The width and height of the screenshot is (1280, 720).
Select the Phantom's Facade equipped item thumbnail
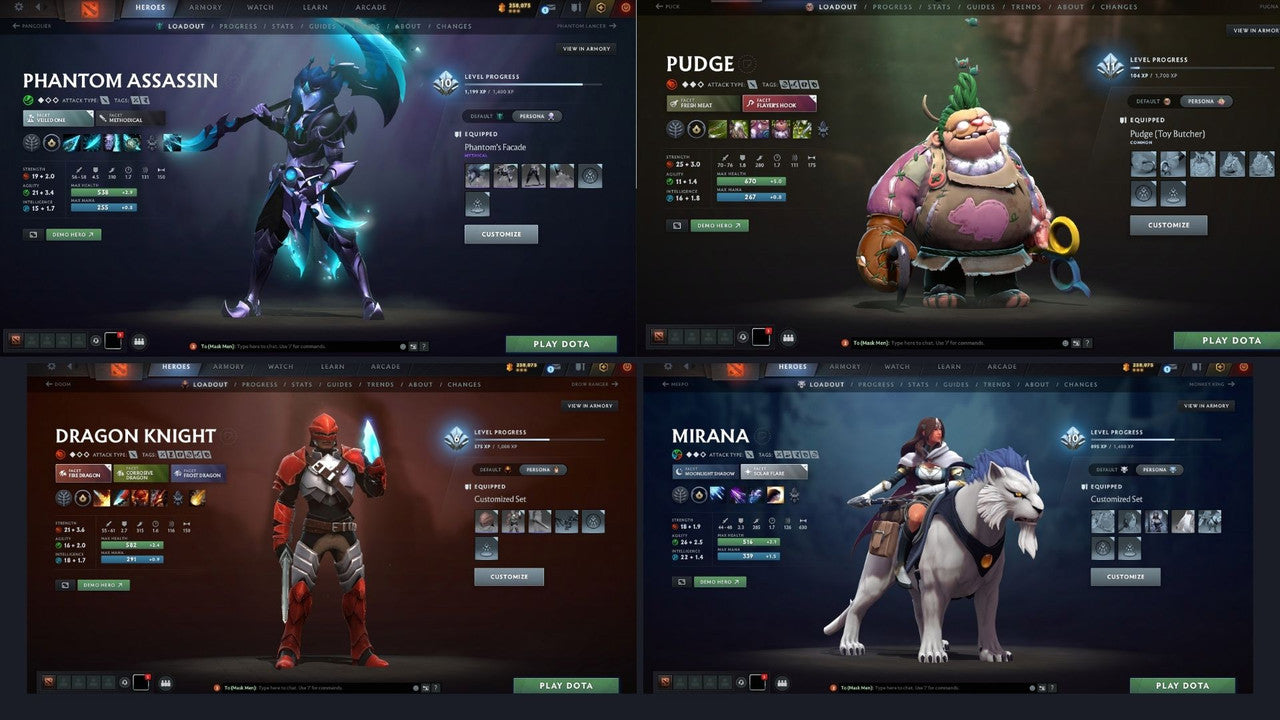(x=477, y=175)
